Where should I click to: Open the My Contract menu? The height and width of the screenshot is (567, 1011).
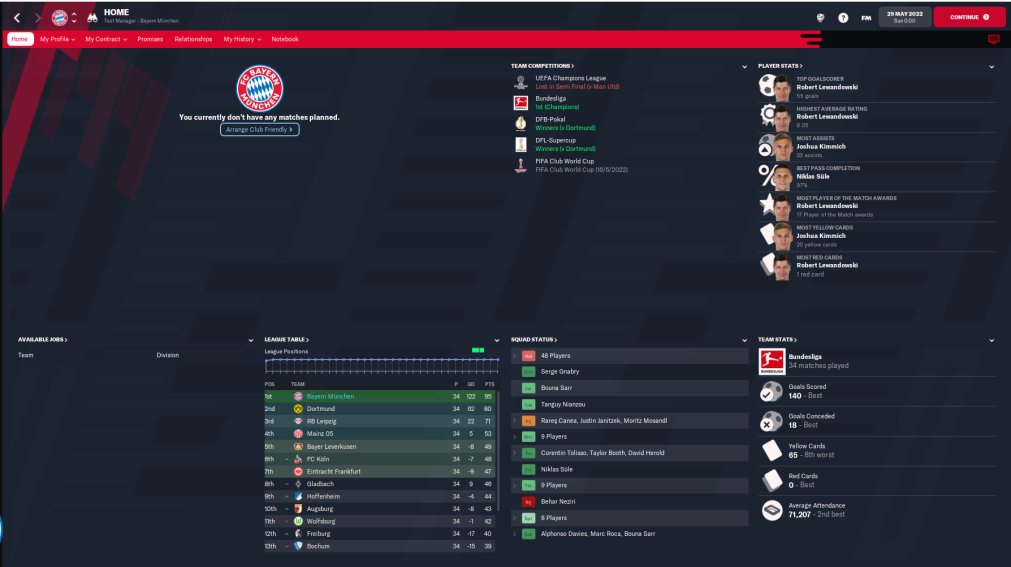point(106,39)
